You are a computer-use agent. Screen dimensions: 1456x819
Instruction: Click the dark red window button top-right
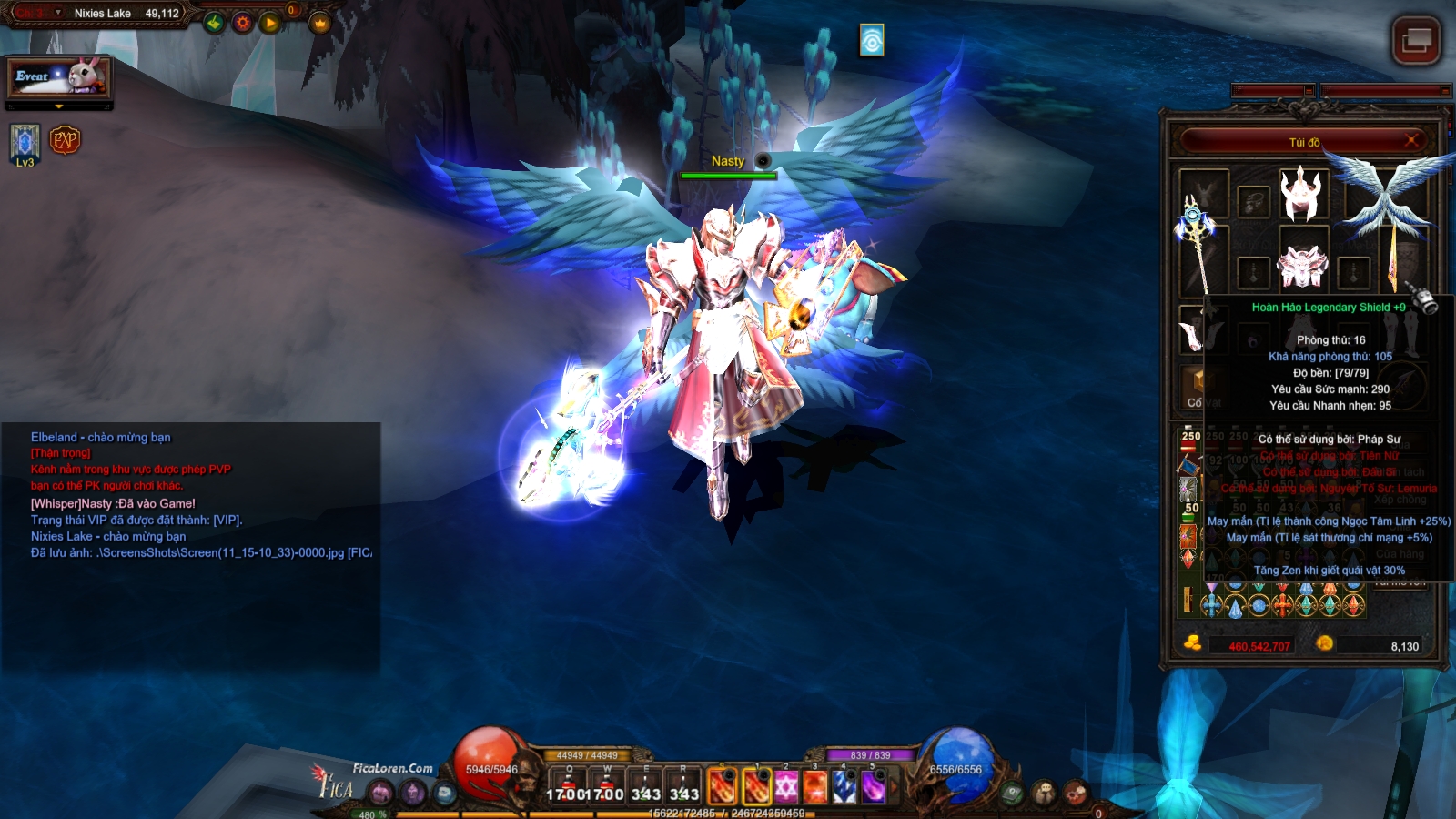[x=1416, y=41]
